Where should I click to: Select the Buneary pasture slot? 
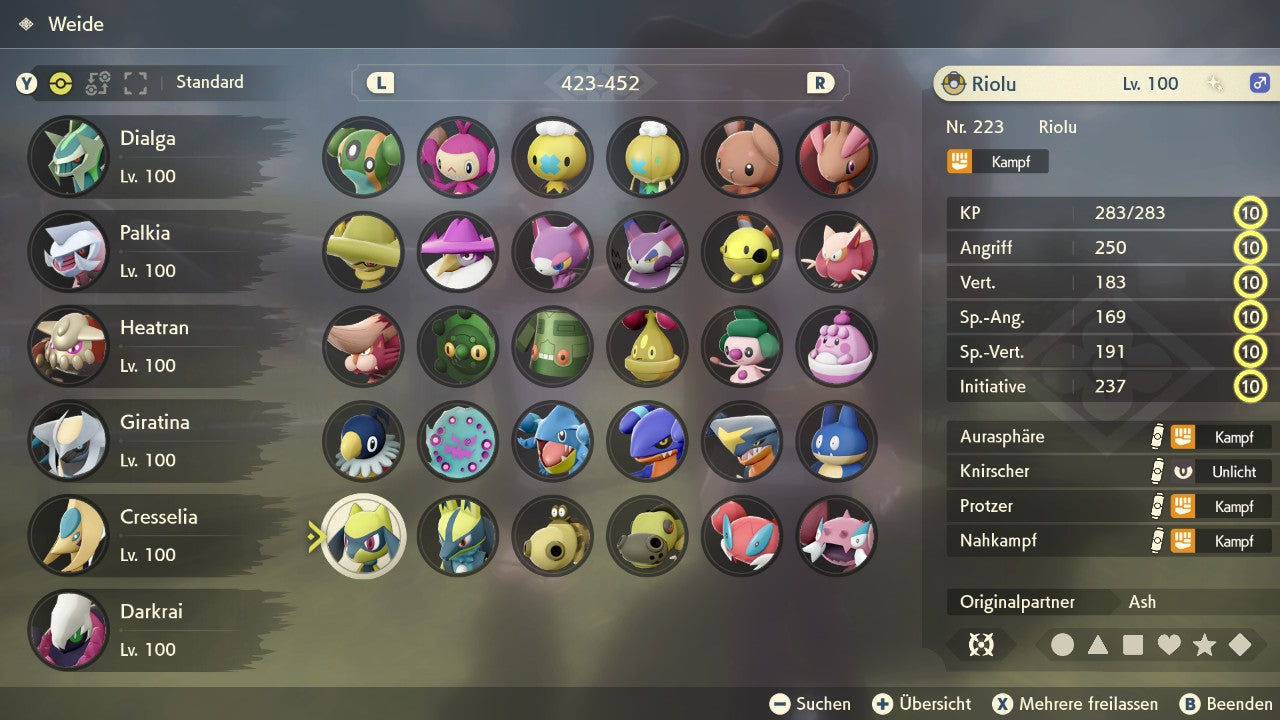(x=743, y=157)
